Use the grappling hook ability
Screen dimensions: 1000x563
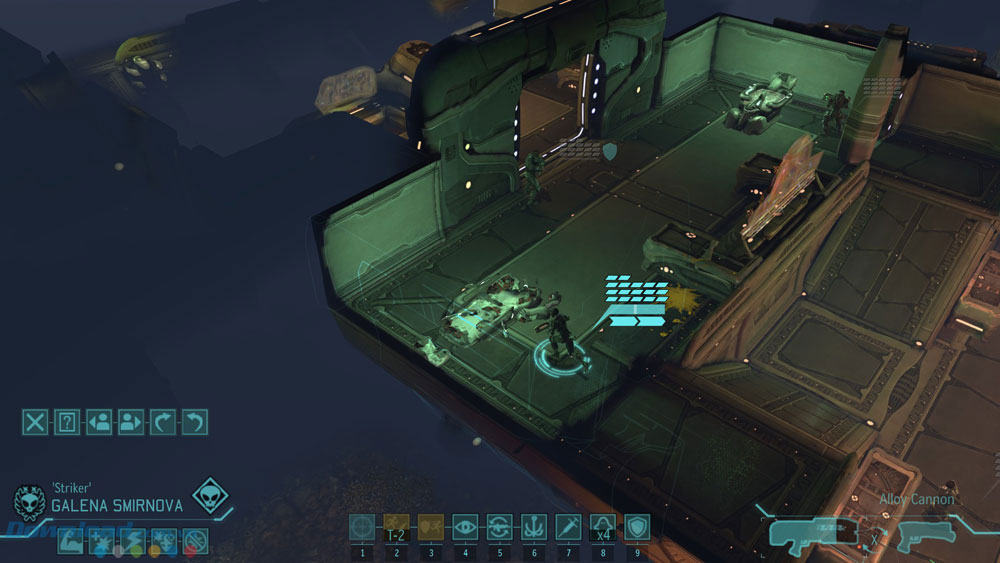534,528
